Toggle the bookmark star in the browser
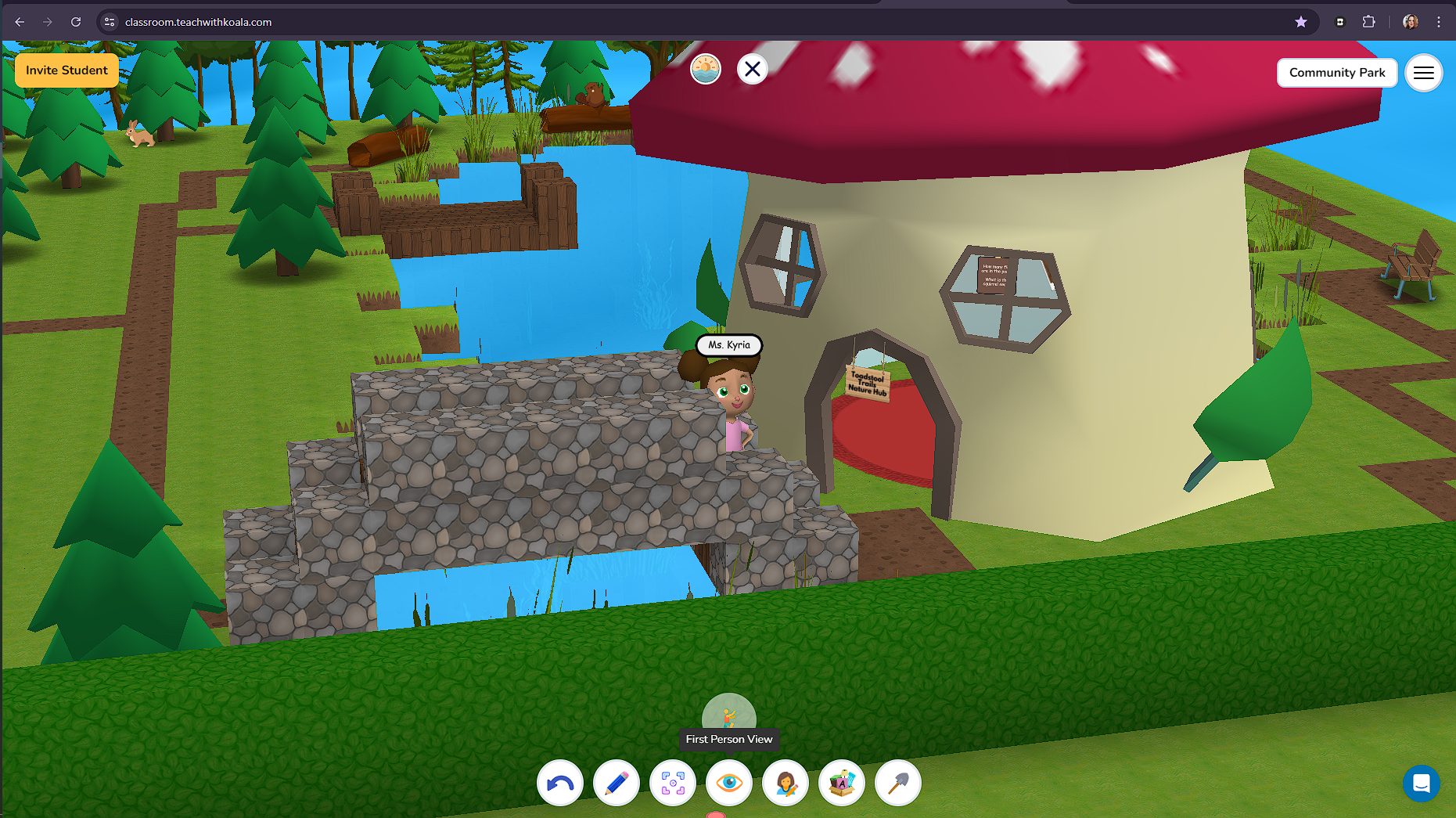Image resolution: width=1456 pixels, height=818 pixels. (x=1302, y=22)
